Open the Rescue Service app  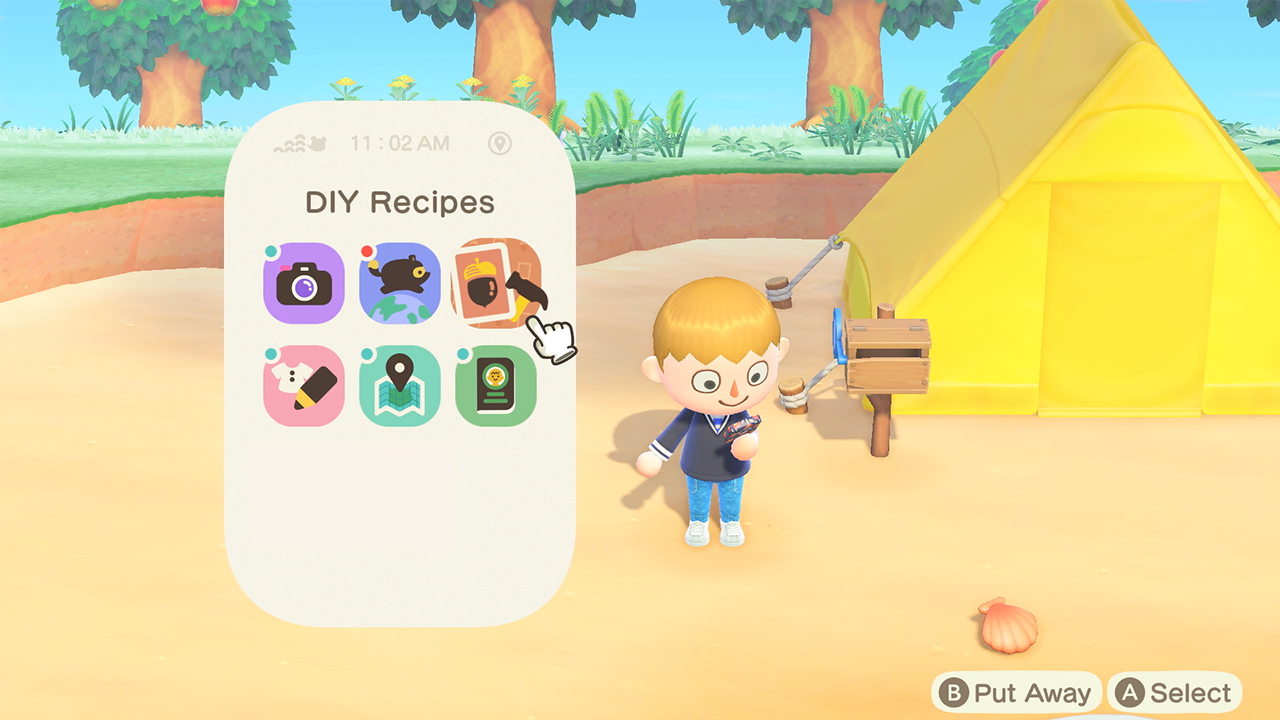coord(399,284)
